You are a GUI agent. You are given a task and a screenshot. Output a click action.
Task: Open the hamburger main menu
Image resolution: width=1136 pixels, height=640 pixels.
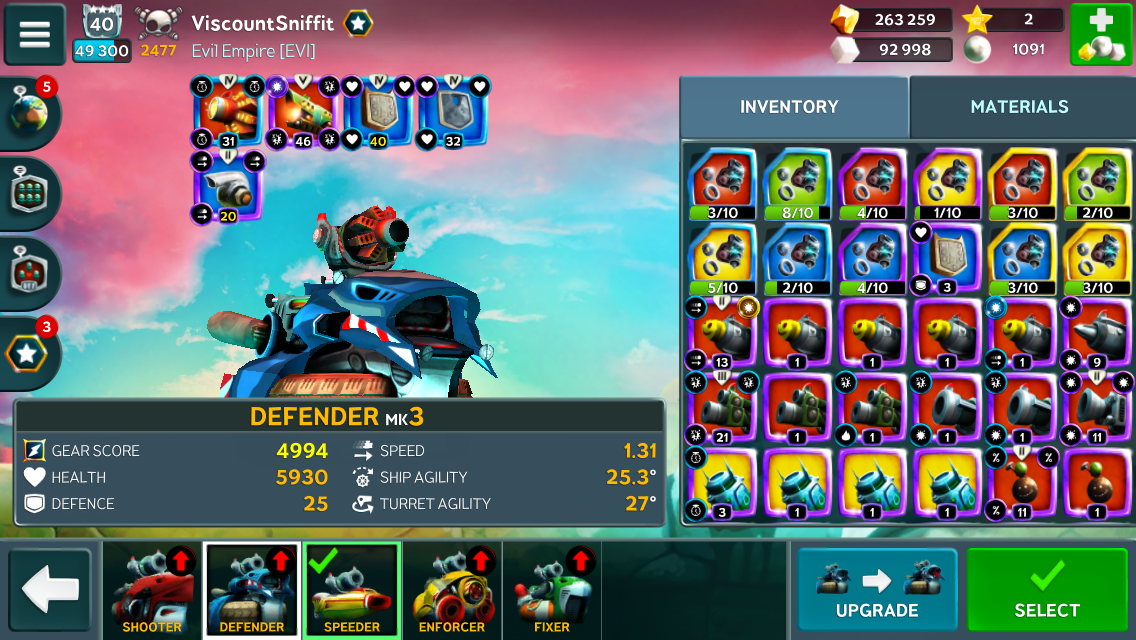[35, 34]
